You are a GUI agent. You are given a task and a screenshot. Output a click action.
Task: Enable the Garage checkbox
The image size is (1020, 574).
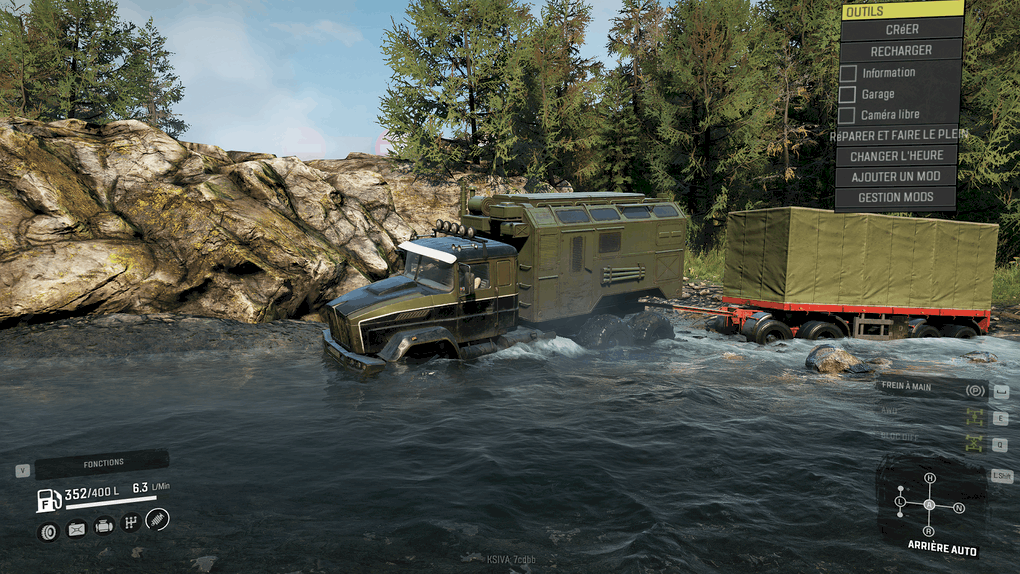(x=848, y=94)
